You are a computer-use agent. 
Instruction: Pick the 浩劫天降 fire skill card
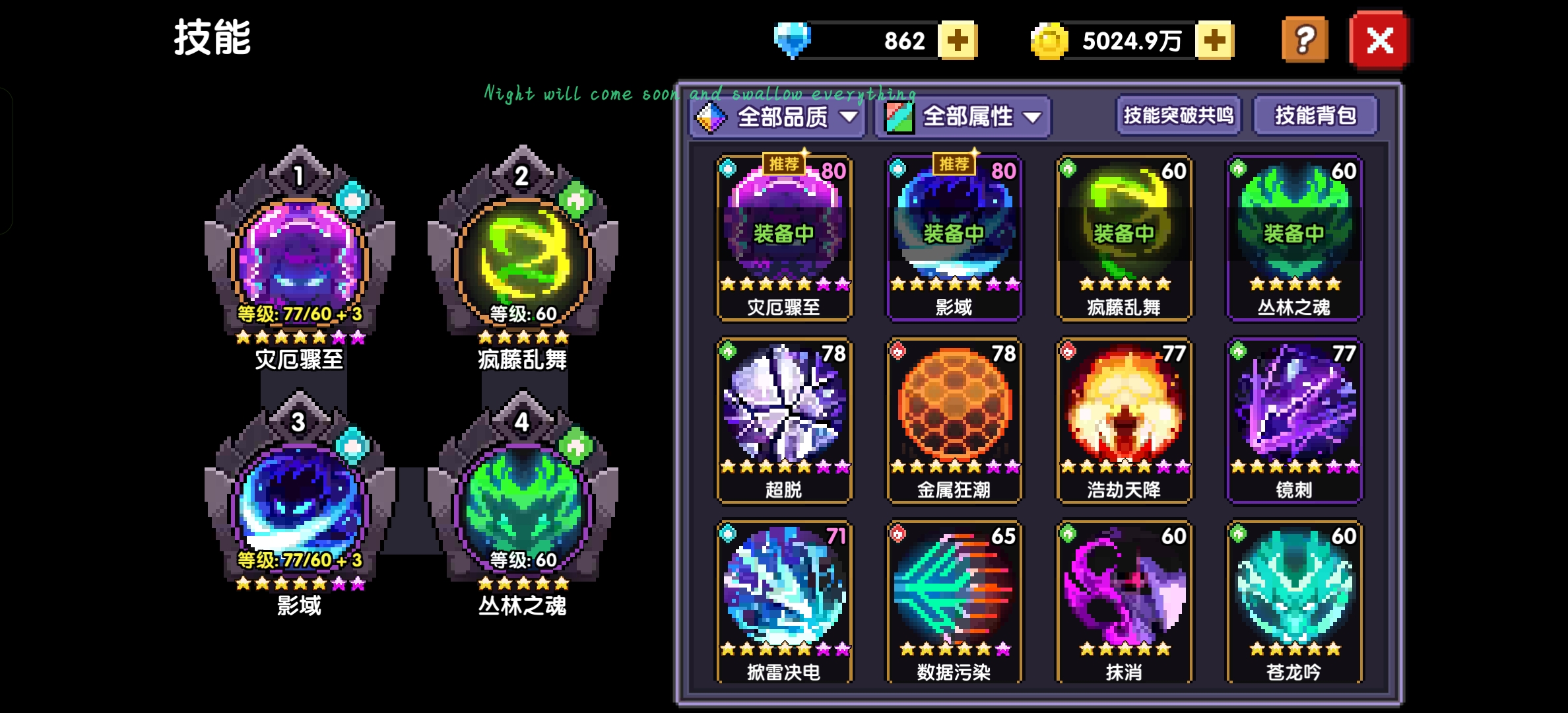[x=1124, y=420]
